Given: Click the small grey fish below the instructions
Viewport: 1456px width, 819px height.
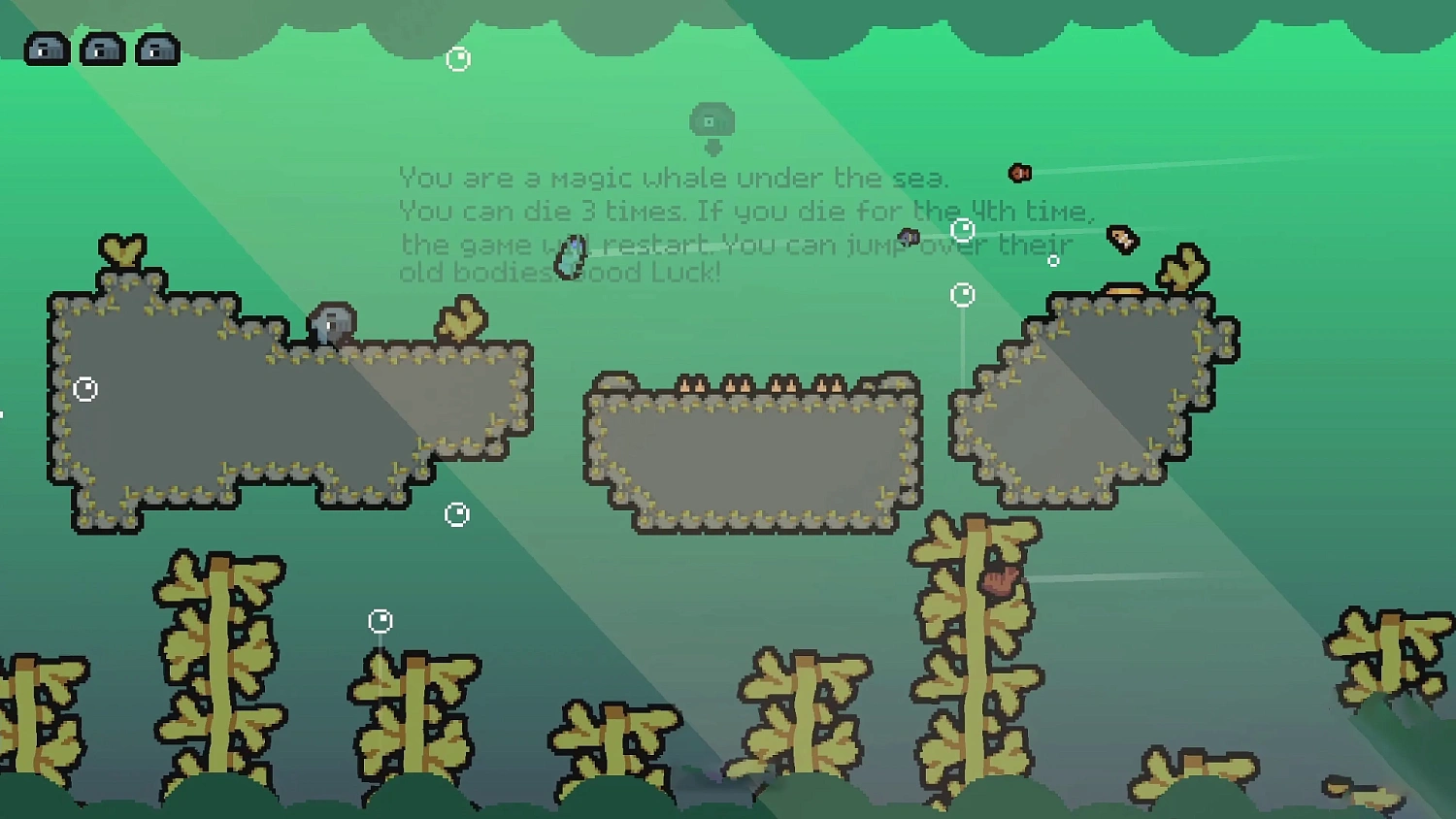Looking at the screenshot, I should [x=907, y=235].
